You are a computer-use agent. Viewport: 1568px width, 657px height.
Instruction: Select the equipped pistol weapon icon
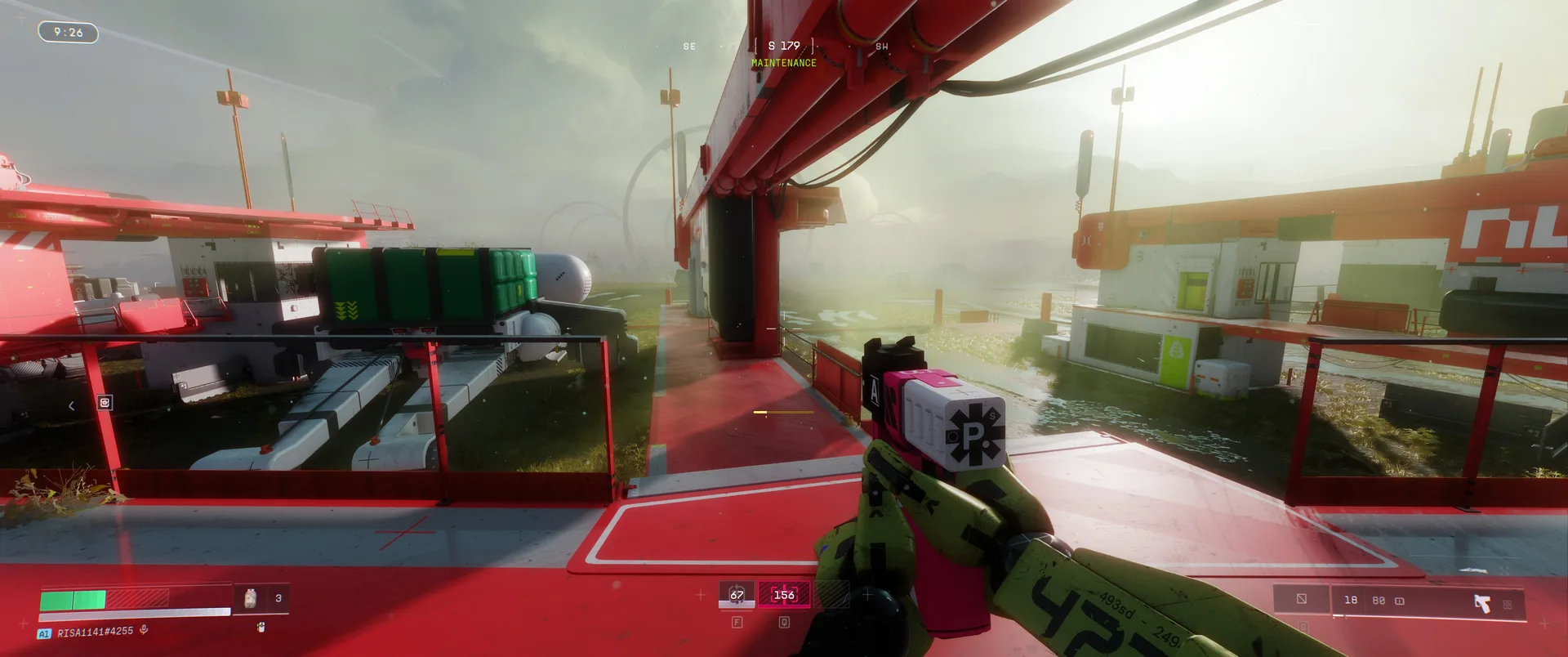click(x=1481, y=603)
